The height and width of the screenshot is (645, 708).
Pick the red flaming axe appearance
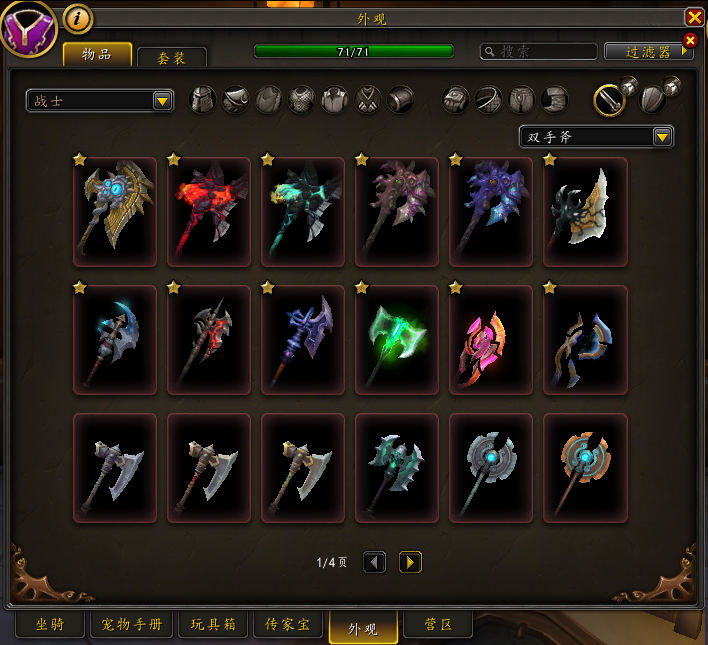209,211
